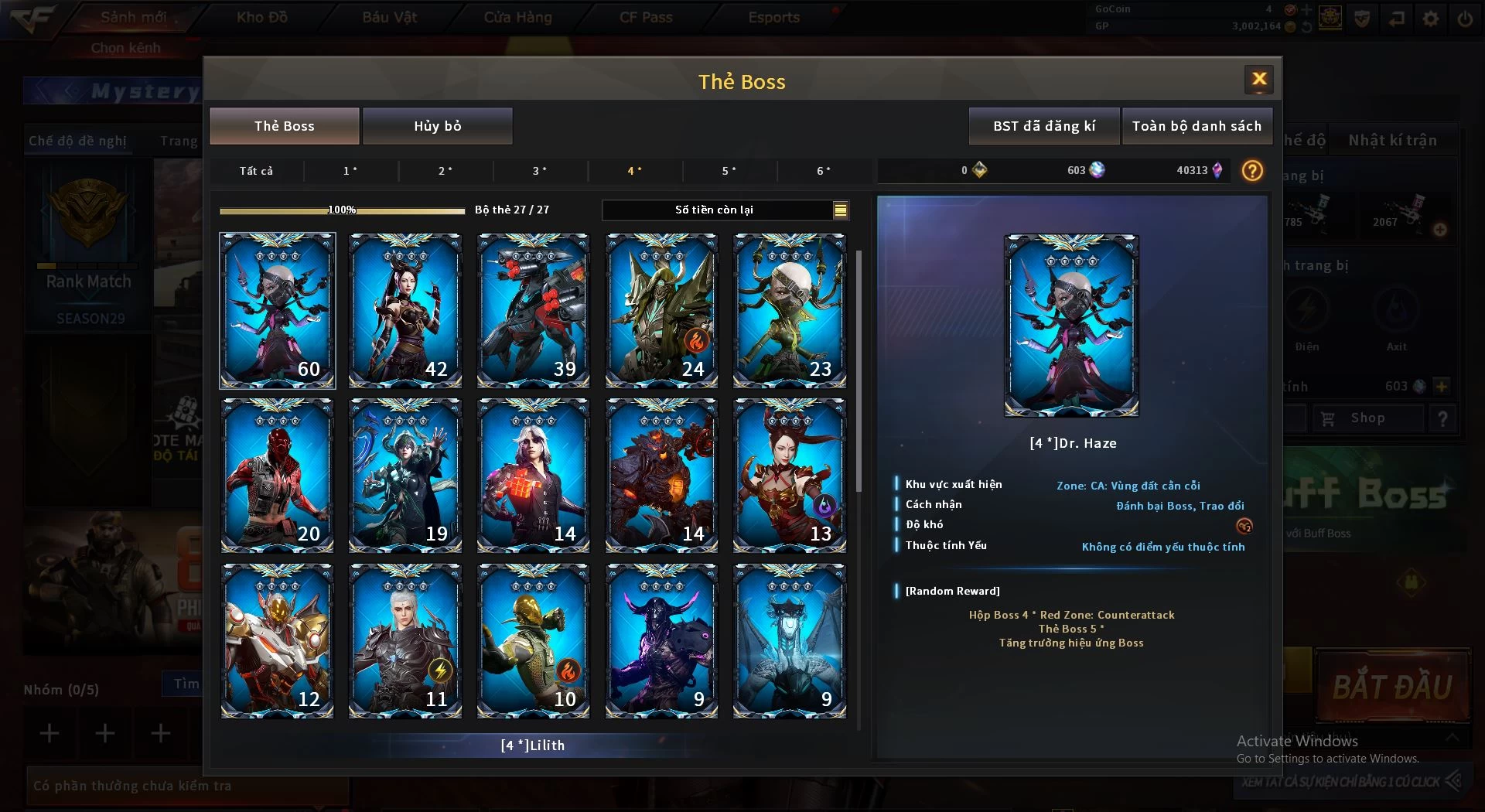Choose the 3-star card filter

[540, 171]
